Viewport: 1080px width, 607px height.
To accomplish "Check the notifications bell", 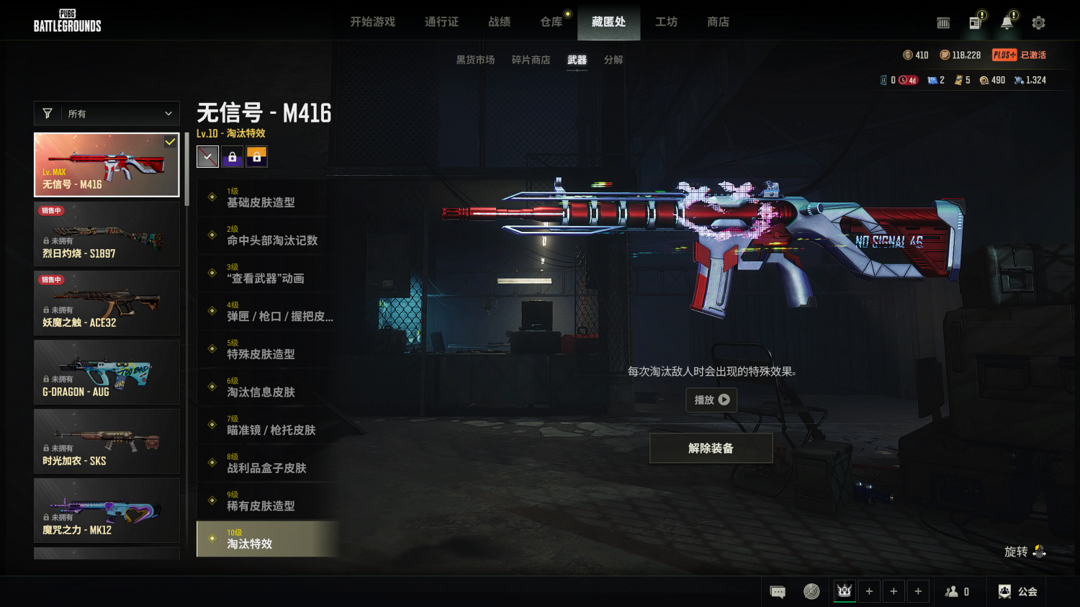I will [1007, 22].
